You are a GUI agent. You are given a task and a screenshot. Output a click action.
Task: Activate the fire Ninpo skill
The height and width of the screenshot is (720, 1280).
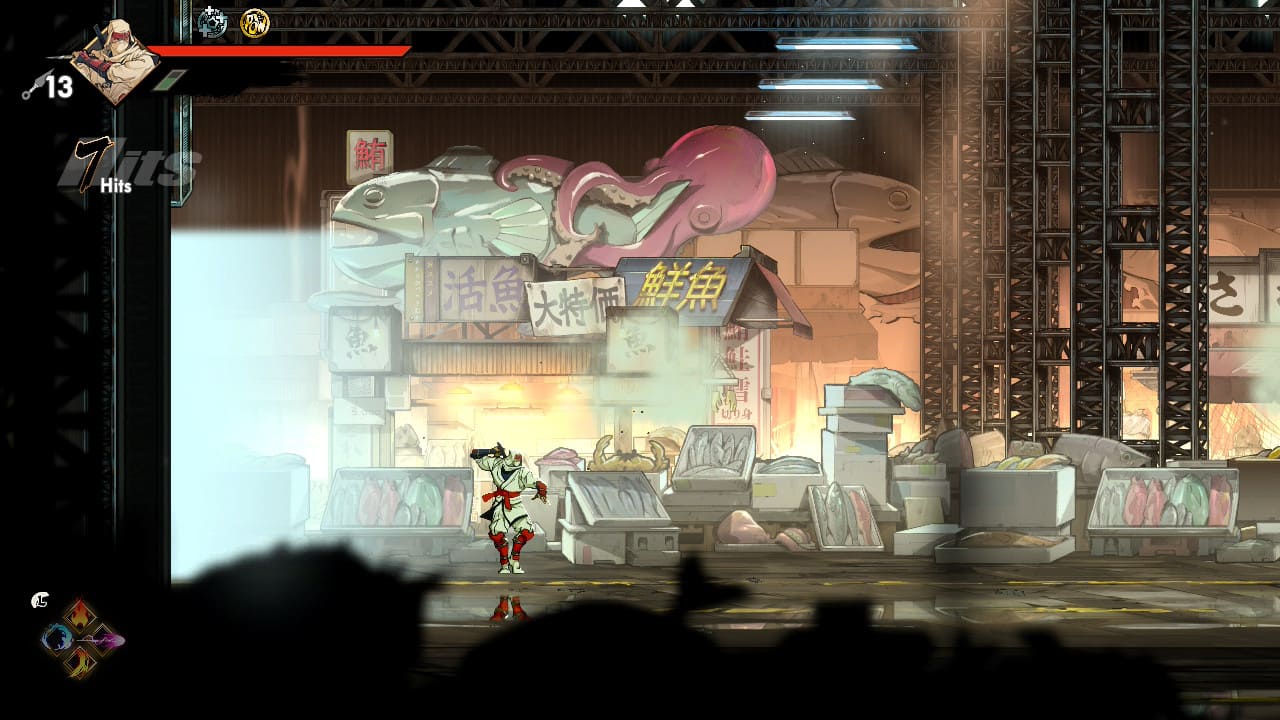(82, 615)
